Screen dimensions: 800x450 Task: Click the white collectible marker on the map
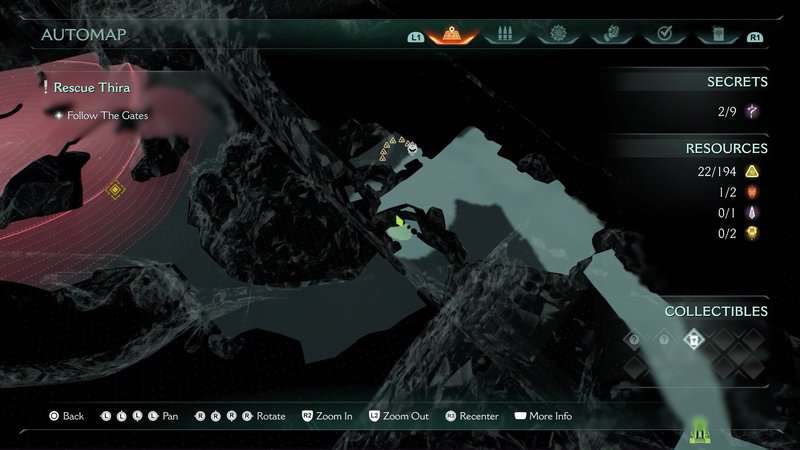coord(412,147)
